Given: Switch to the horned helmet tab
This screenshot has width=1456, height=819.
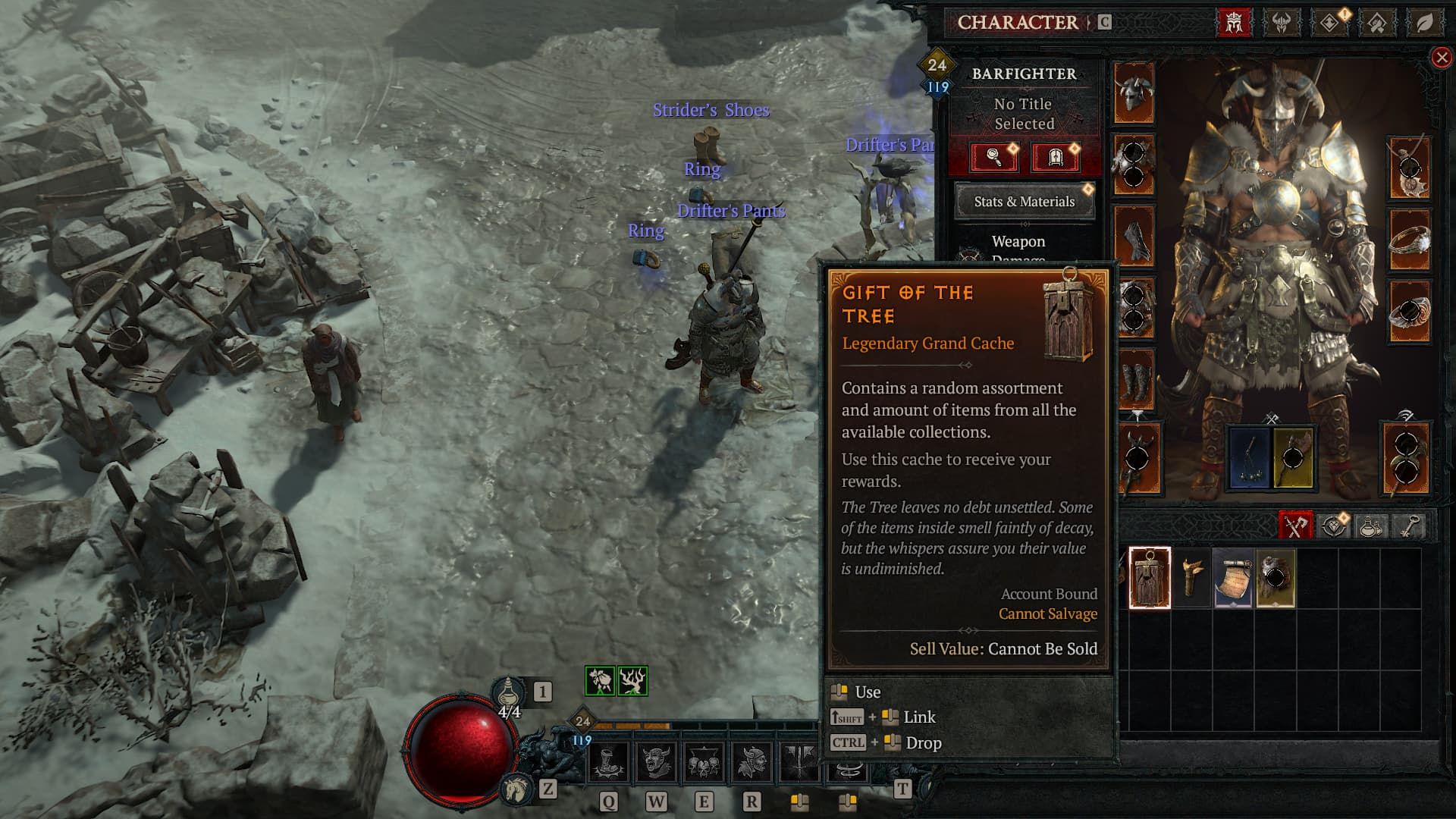Looking at the screenshot, I should pos(1282,23).
